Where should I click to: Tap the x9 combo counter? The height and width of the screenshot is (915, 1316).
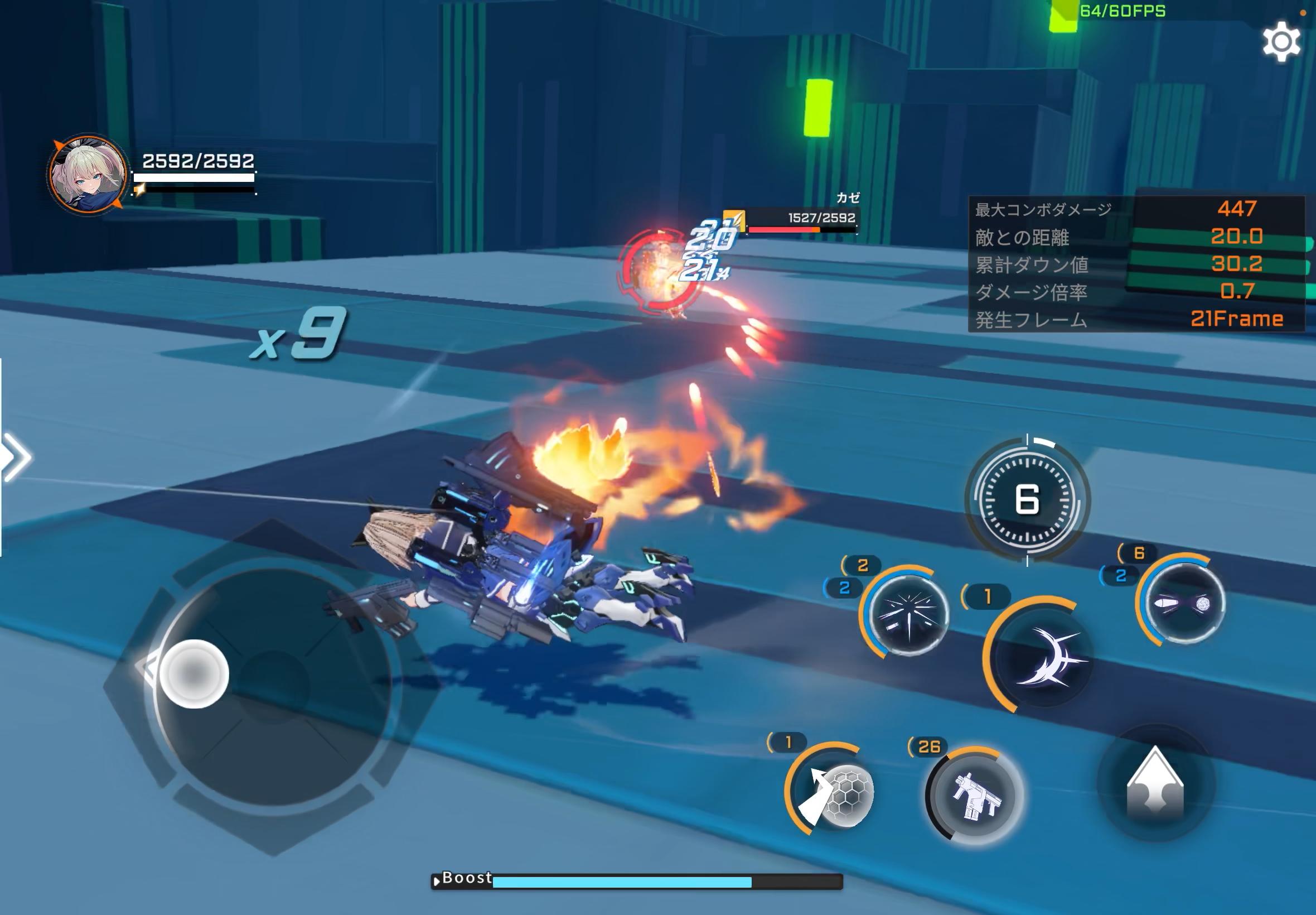(301, 335)
